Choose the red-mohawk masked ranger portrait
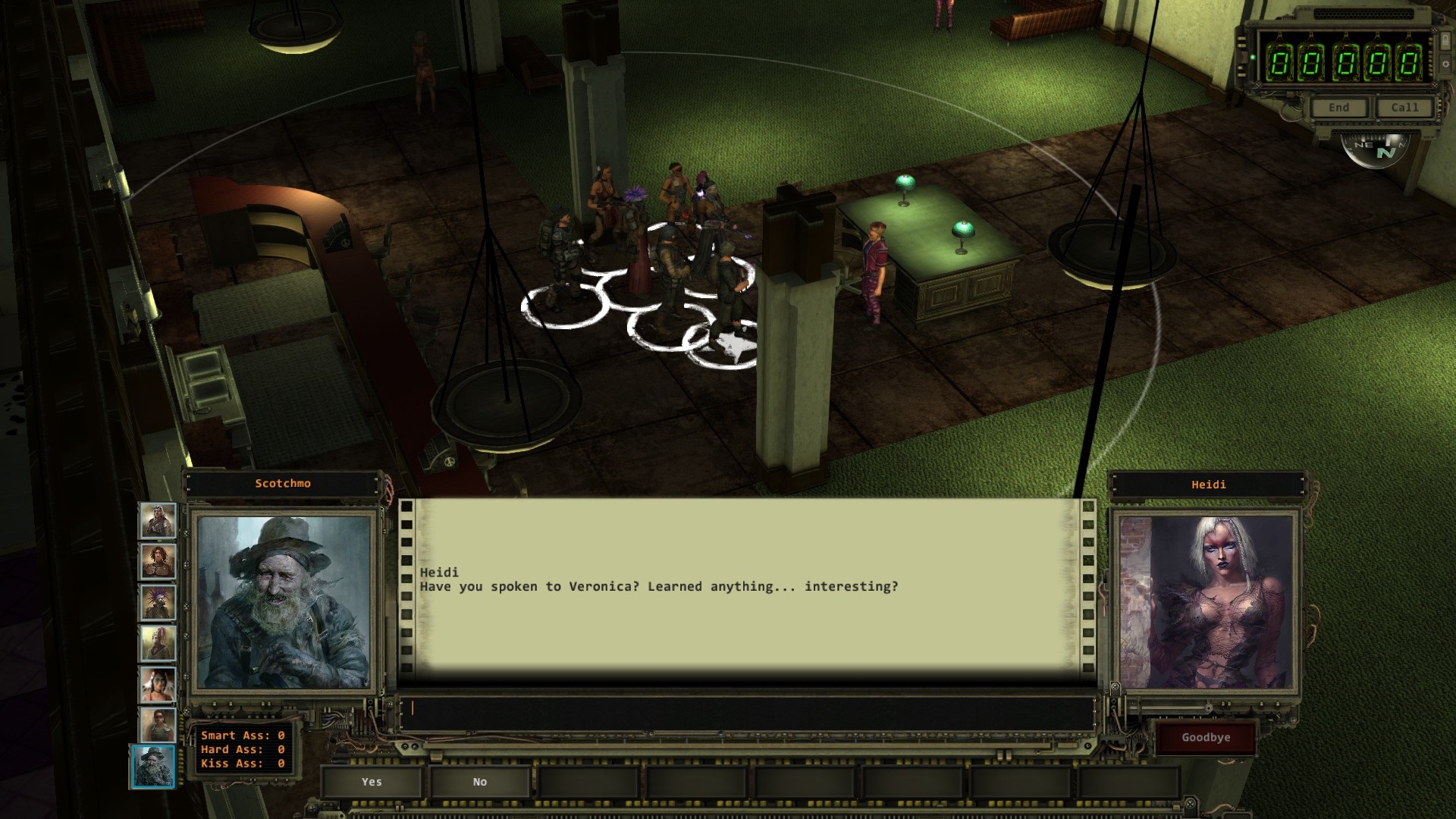Image resolution: width=1456 pixels, height=819 pixels. click(x=158, y=644)
